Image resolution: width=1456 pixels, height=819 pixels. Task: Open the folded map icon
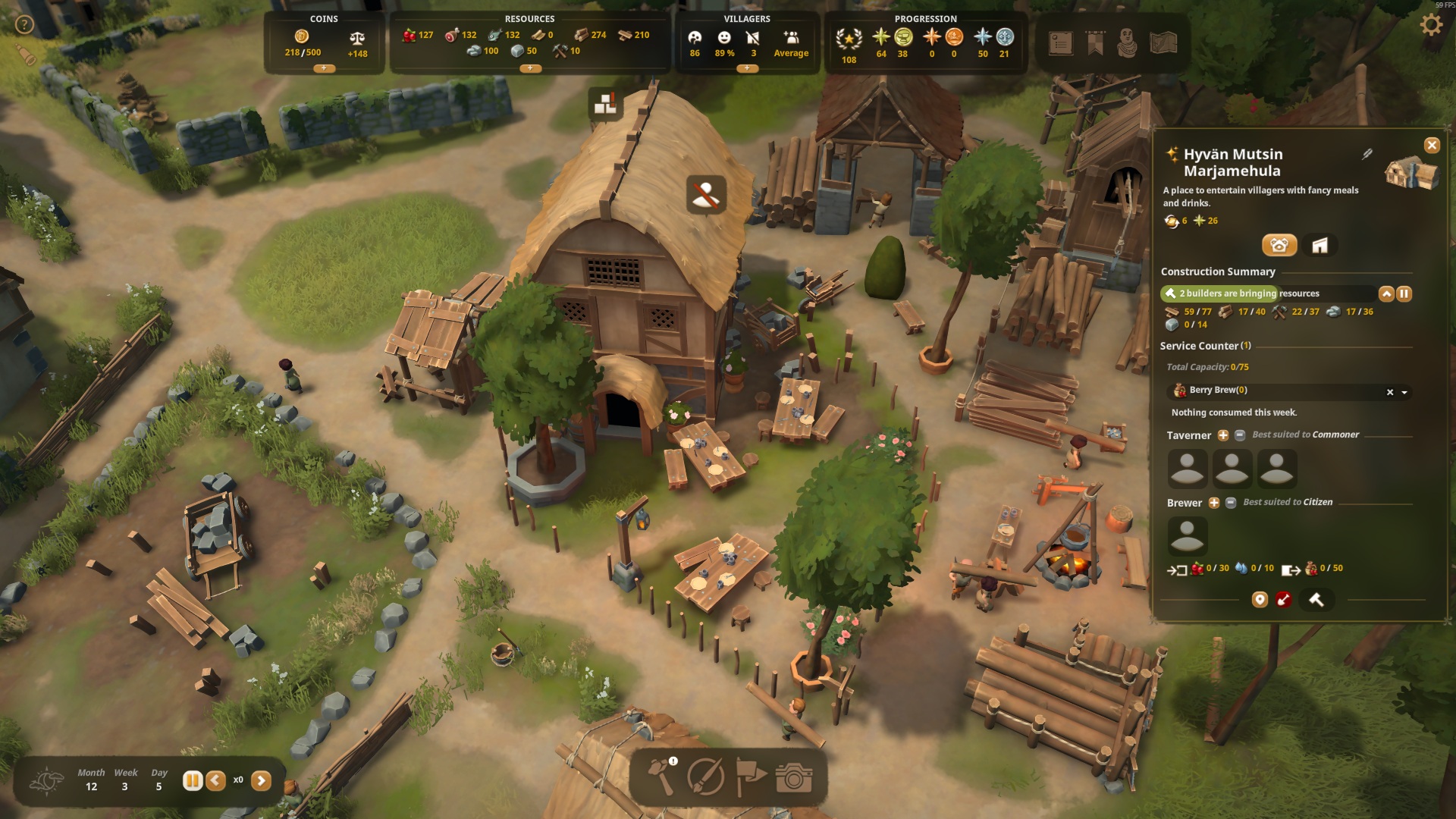pyautogui.click(x=1163, y=43)
